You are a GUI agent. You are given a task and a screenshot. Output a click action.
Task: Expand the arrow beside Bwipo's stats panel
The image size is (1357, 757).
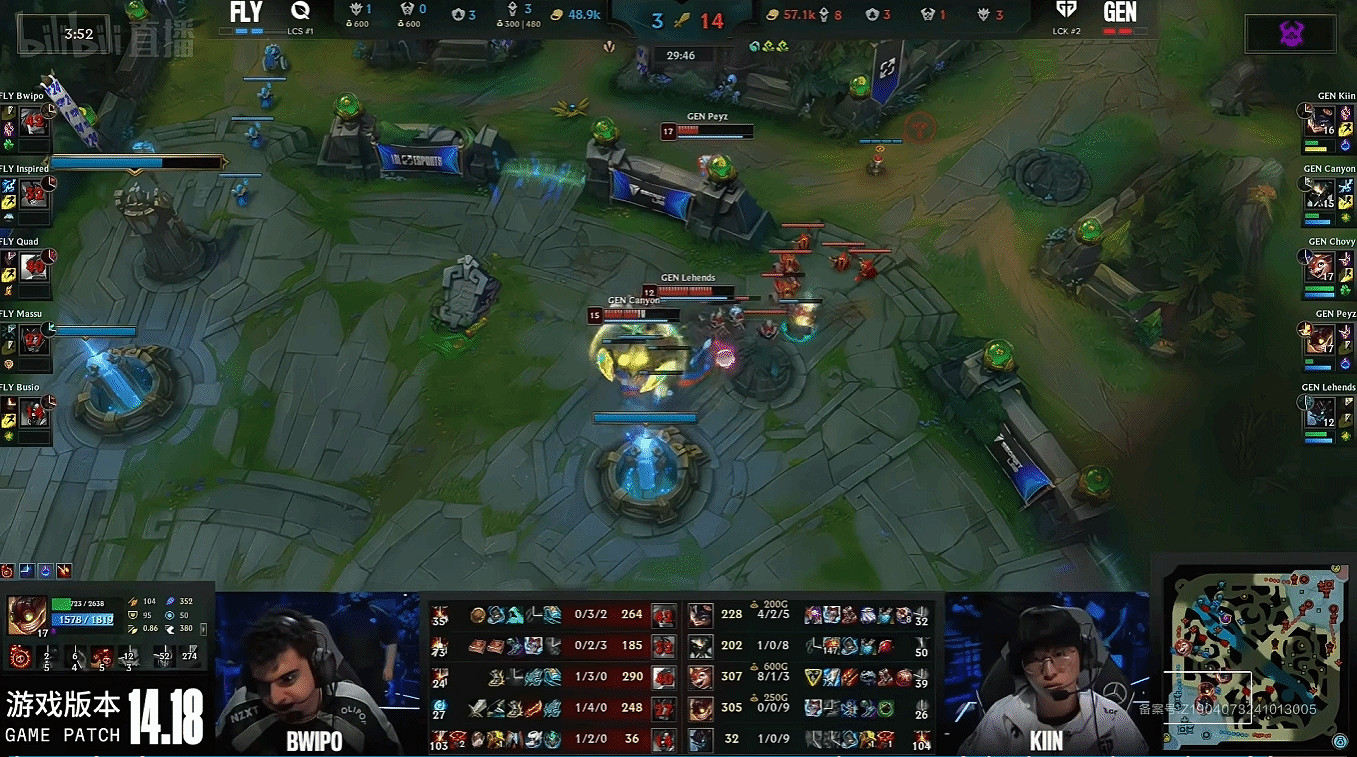click(x=204, y=630)
